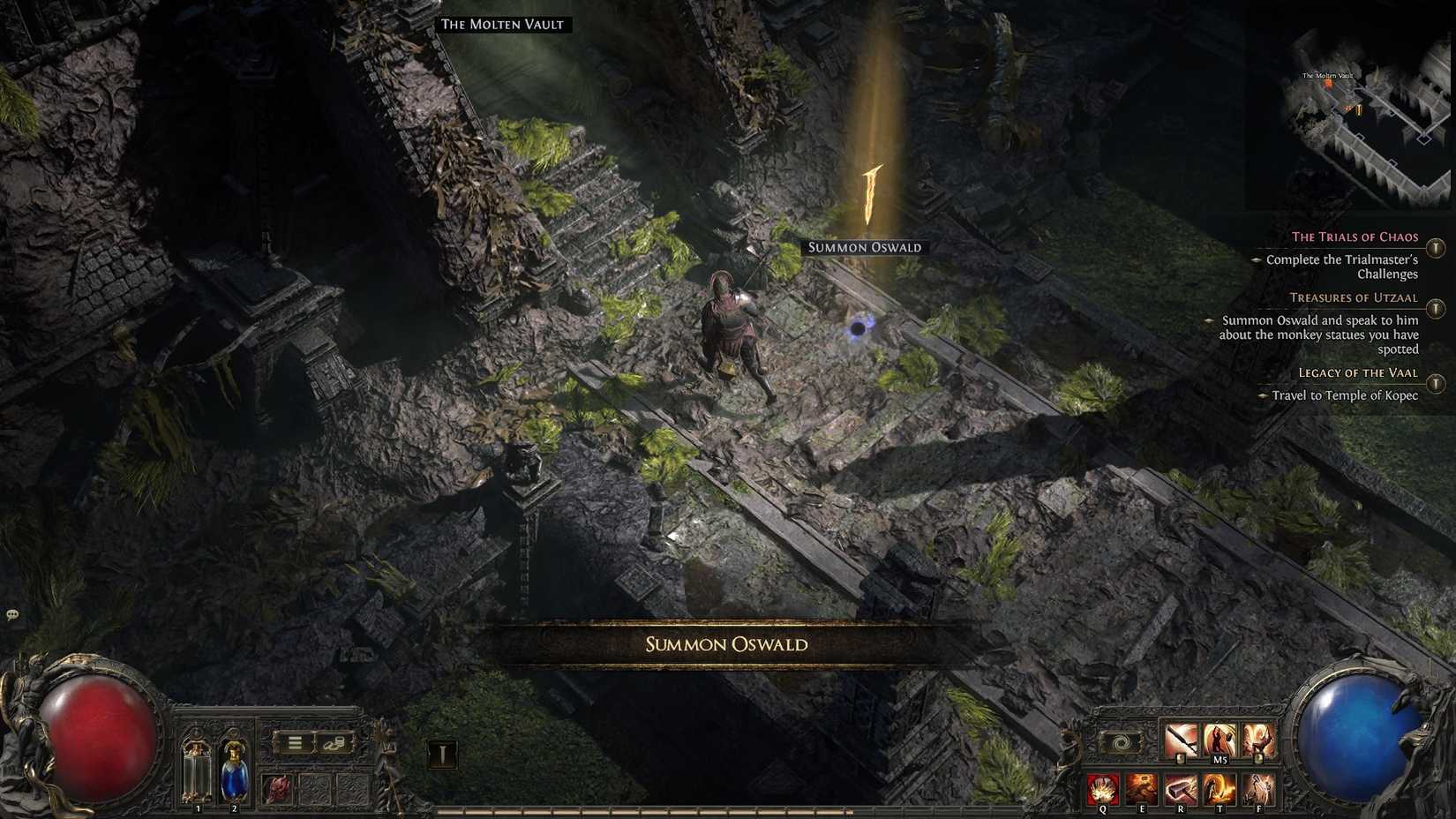Select the skill icon bound to E
Viewport: 1456px width, 819px height.
tap(1143, 789)
